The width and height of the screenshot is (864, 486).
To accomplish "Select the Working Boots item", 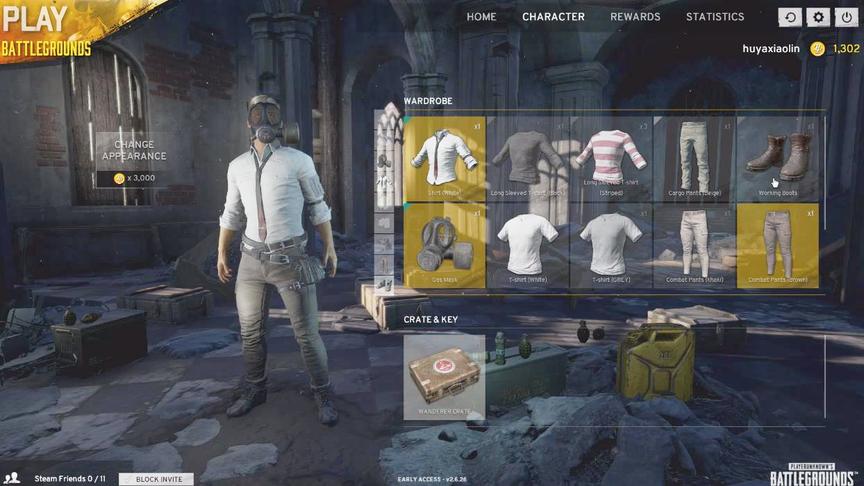I will (777, 159).
